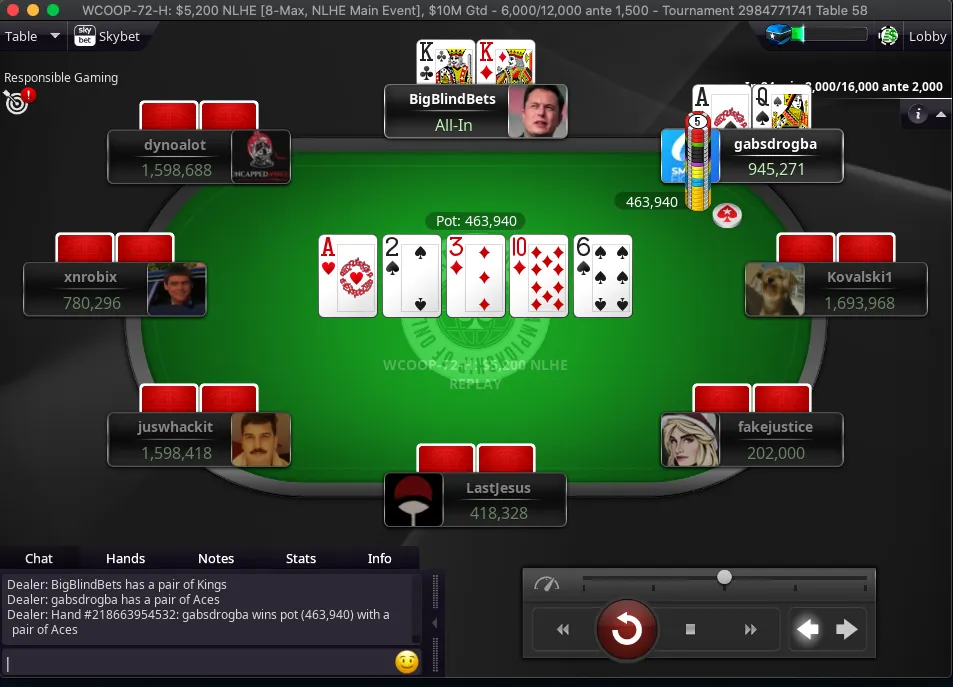Viewport: 953px width, 687px height.
Task: Stop the hand replay
Action: pyautogui.click(x=690, y=629)
